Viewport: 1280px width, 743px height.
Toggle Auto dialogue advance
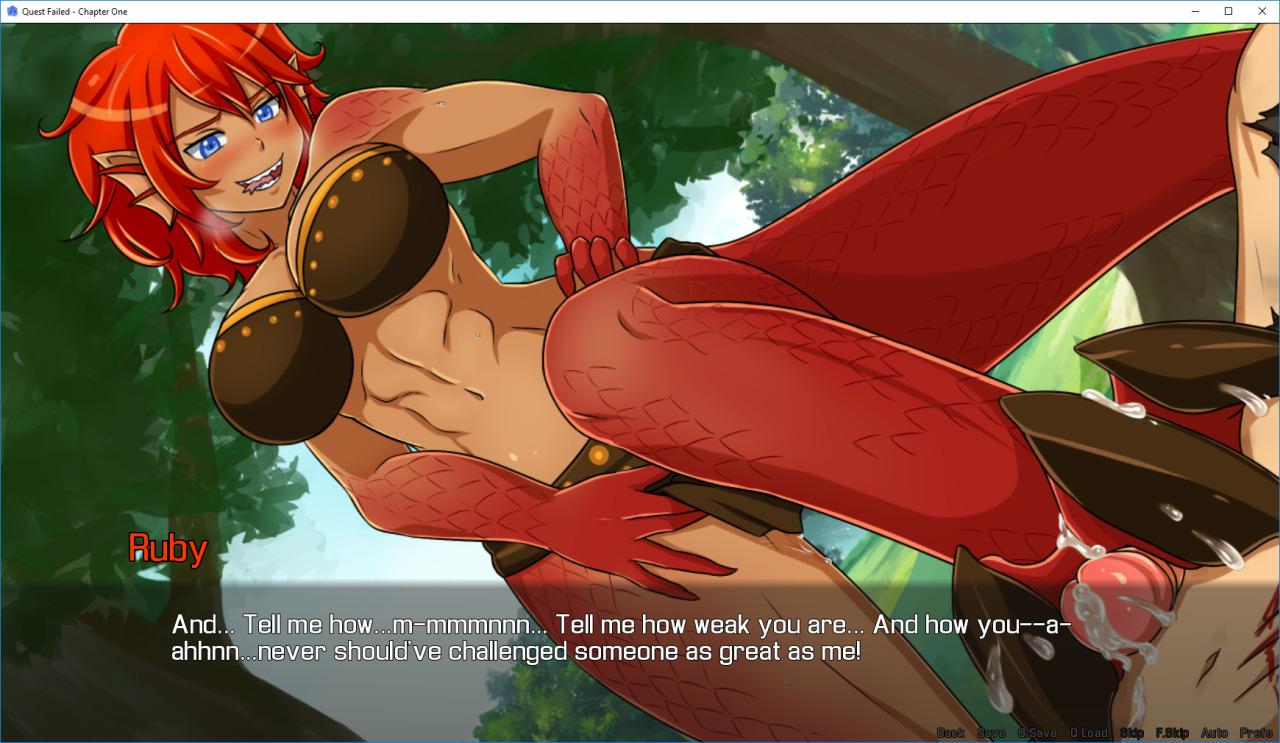1214,733
